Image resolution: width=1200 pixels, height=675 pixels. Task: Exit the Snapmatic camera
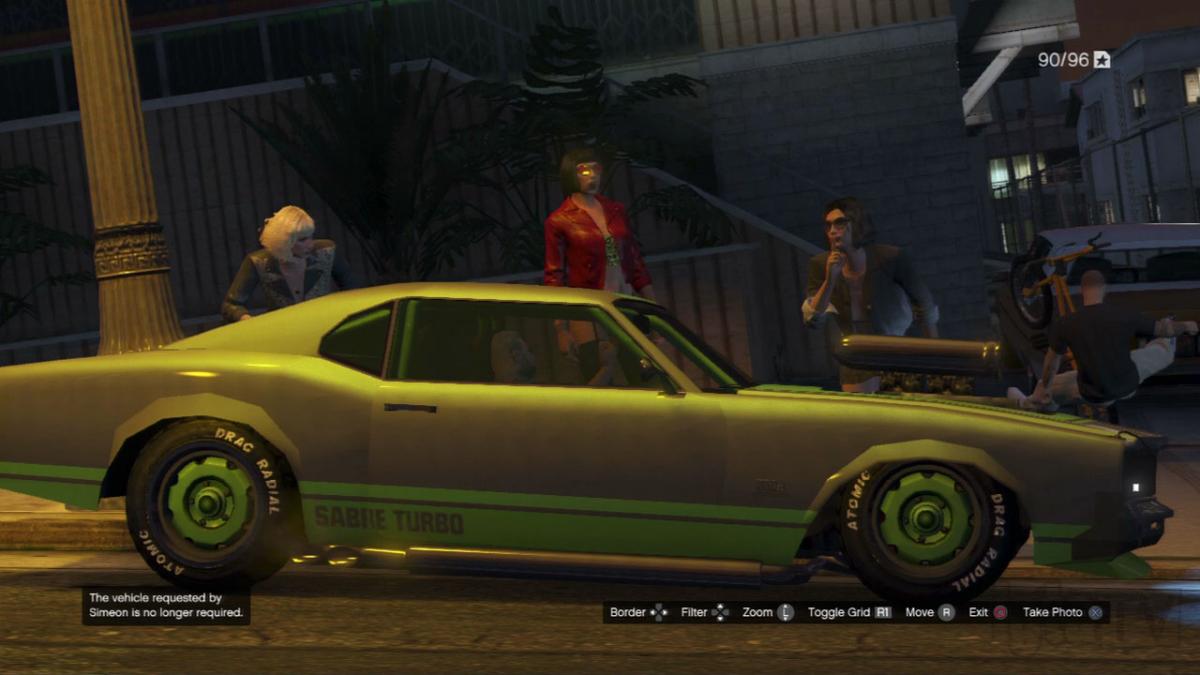[x=987, y=612]
